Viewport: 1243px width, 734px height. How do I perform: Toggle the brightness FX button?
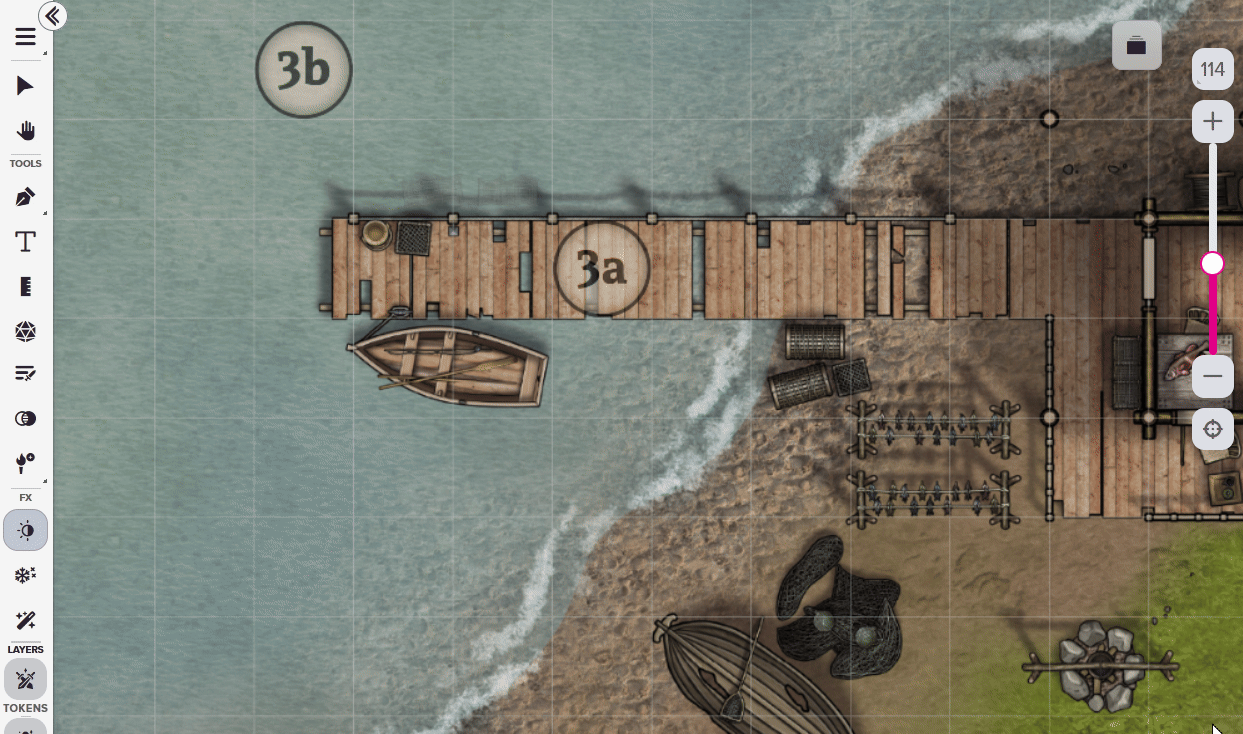coord(25,530)
